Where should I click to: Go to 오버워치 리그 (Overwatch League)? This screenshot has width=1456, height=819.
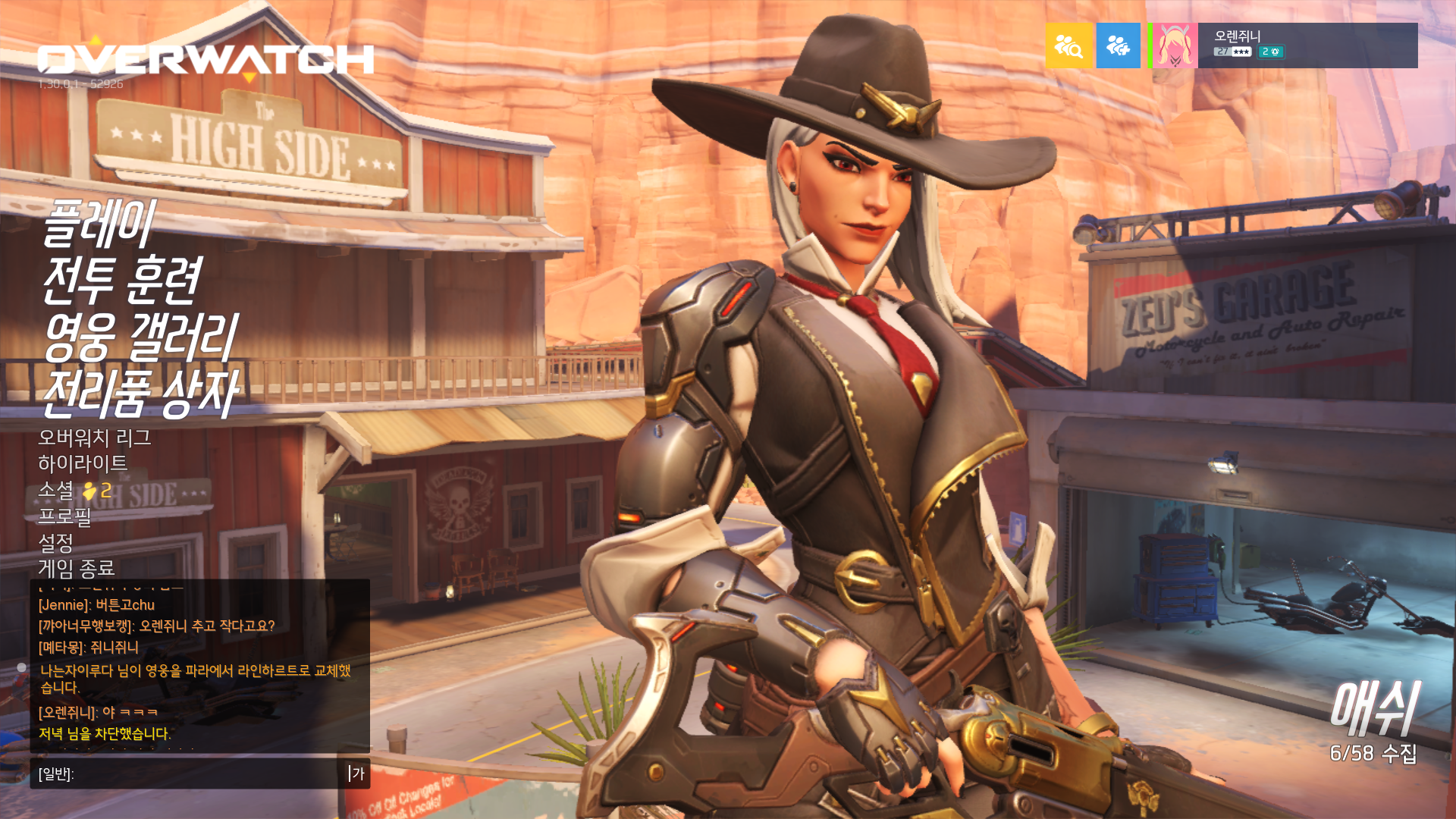tap(95, 438)
